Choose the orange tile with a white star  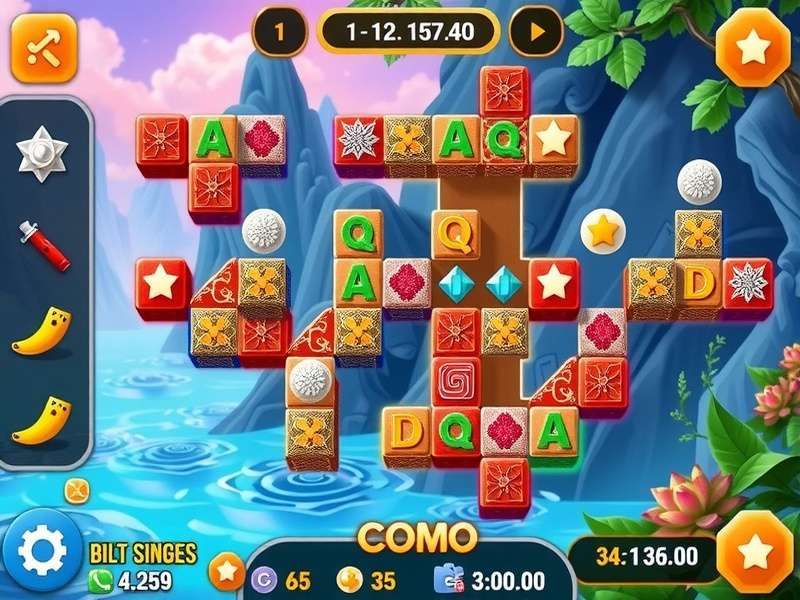coord(553,138)
